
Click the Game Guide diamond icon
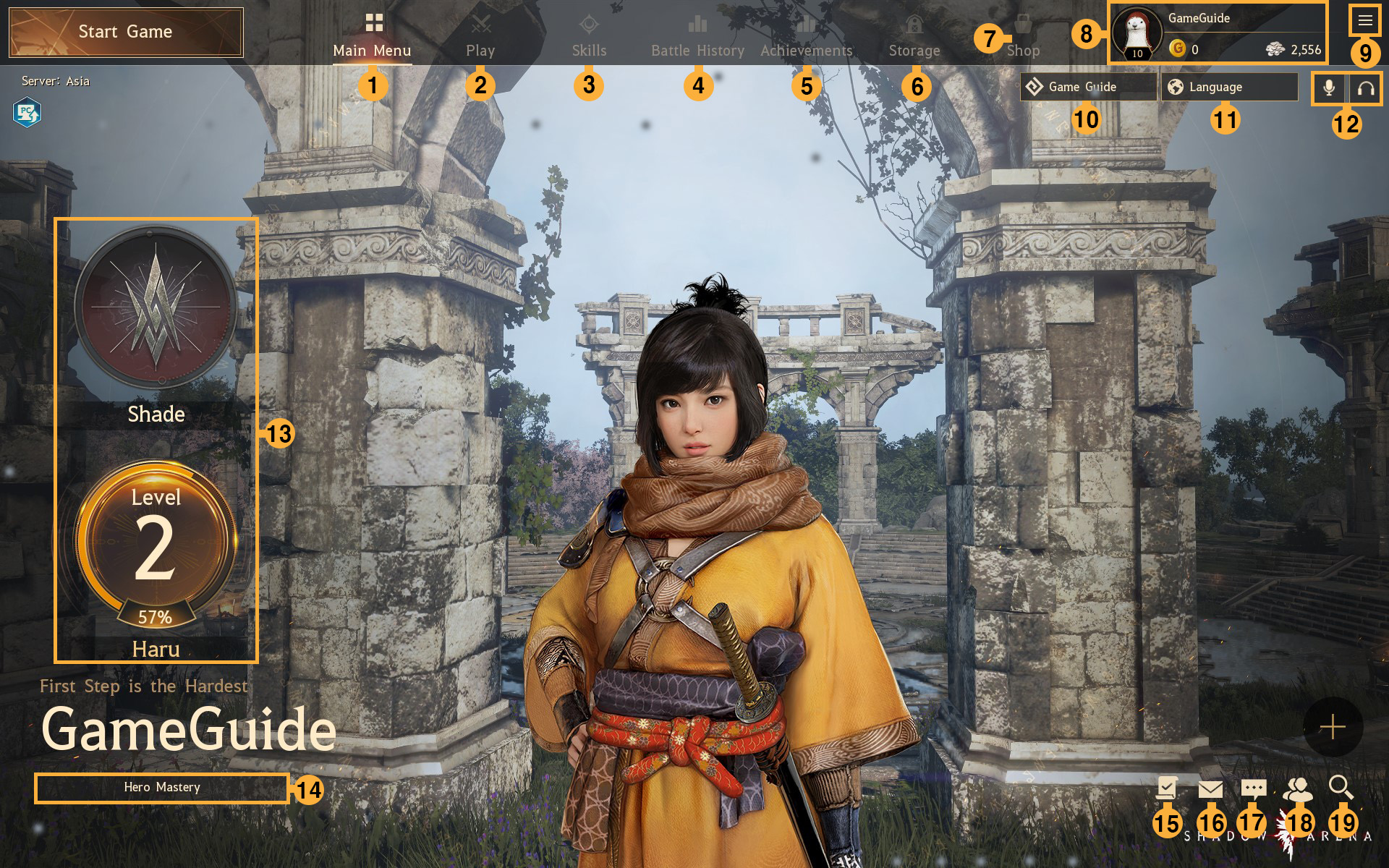(1034, 86)
